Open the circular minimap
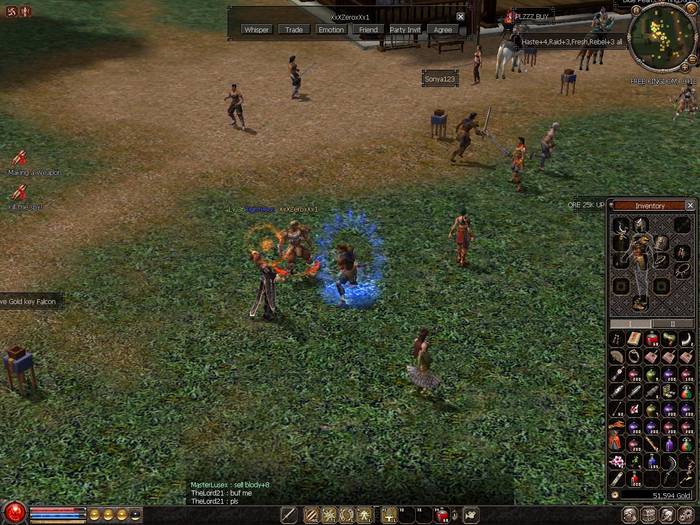The width and height of the screenshot is (700, 525). click(x=661, y=35)
